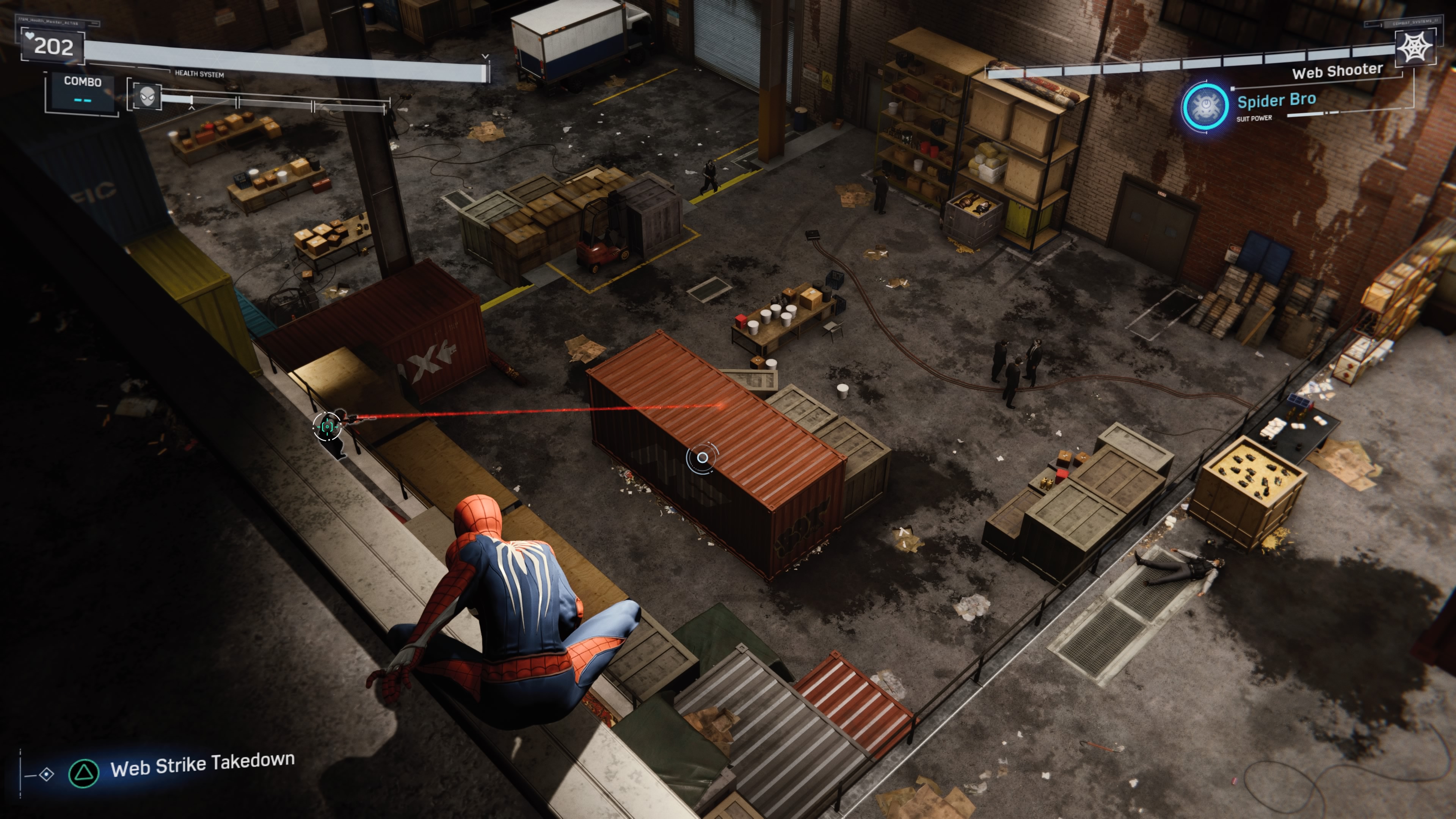Select the Web Shooter gadget icon
Viewport: 1456px width, 819px height.
[x=1415, y=47]
